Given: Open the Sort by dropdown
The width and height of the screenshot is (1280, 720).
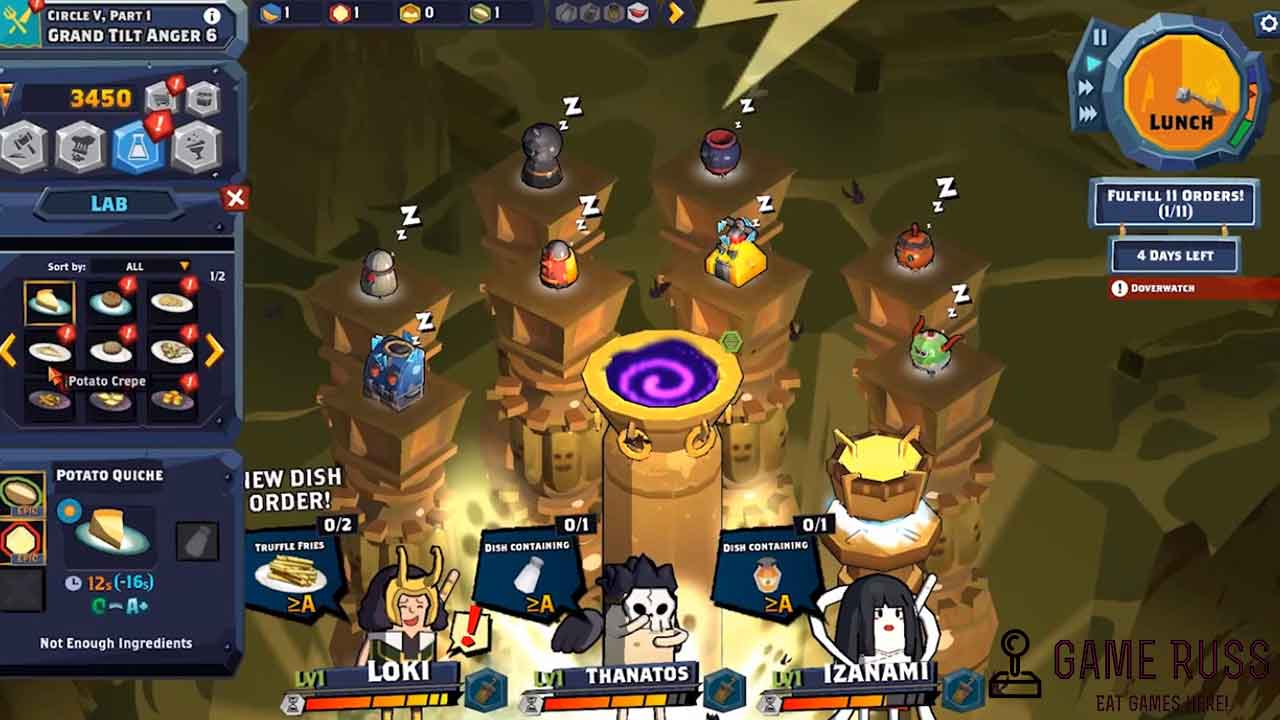Looking at the screenshot, I should (184, 266).
